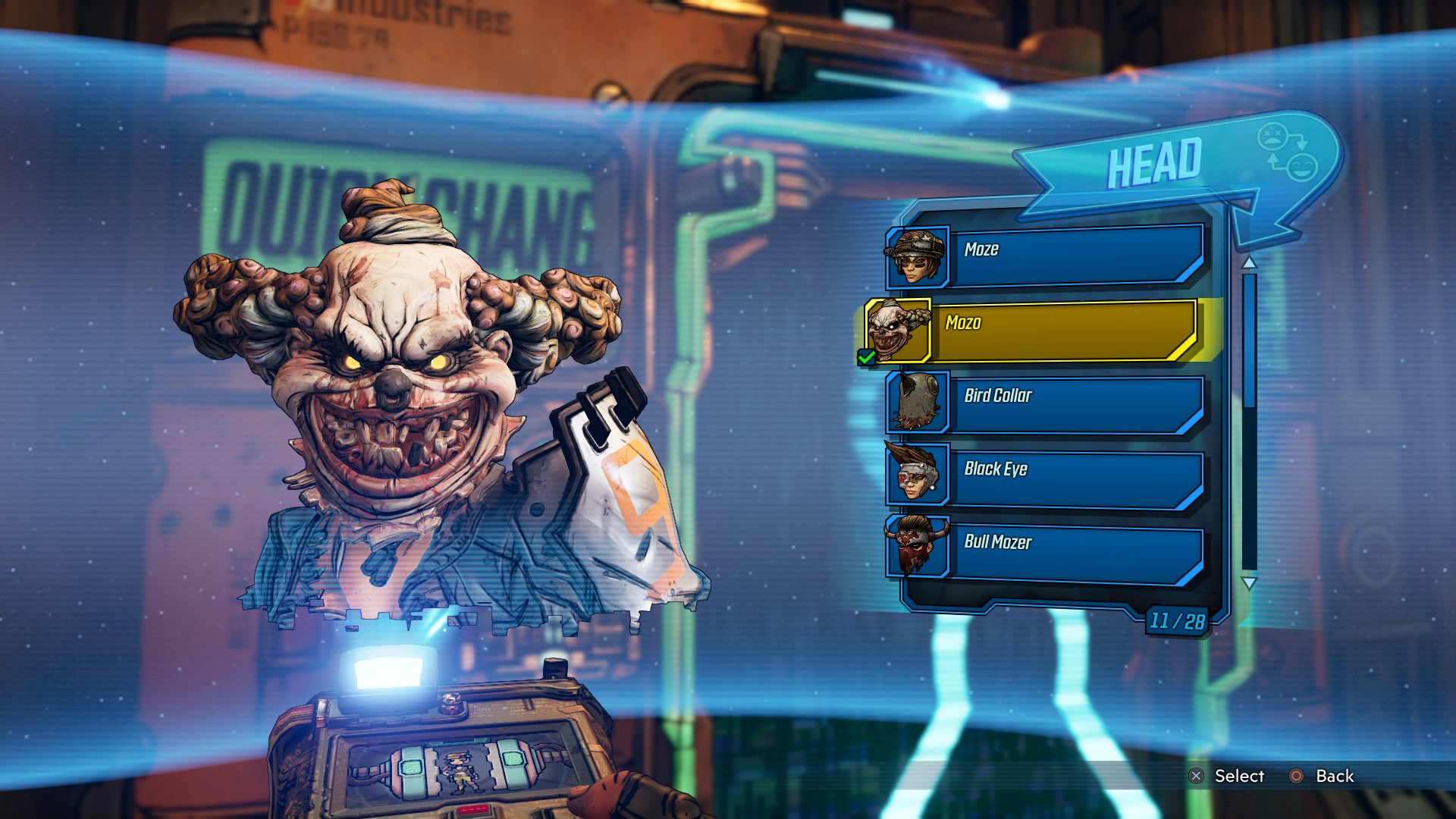1456x819 pixels.
Task: Click the Select button
Action: 1227,776
